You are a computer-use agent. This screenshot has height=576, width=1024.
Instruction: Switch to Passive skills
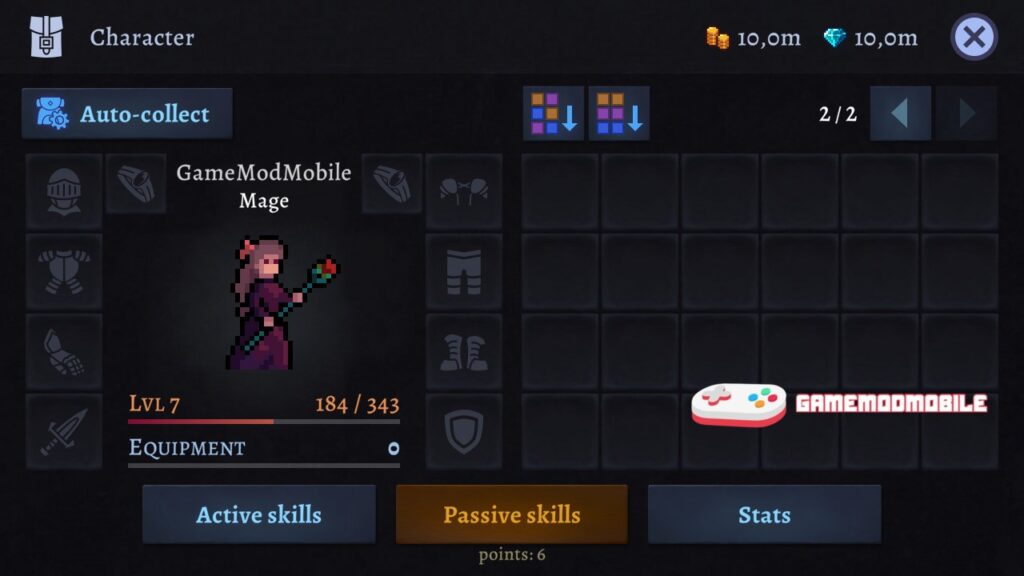pyautogui.click(x=512, y=515)
